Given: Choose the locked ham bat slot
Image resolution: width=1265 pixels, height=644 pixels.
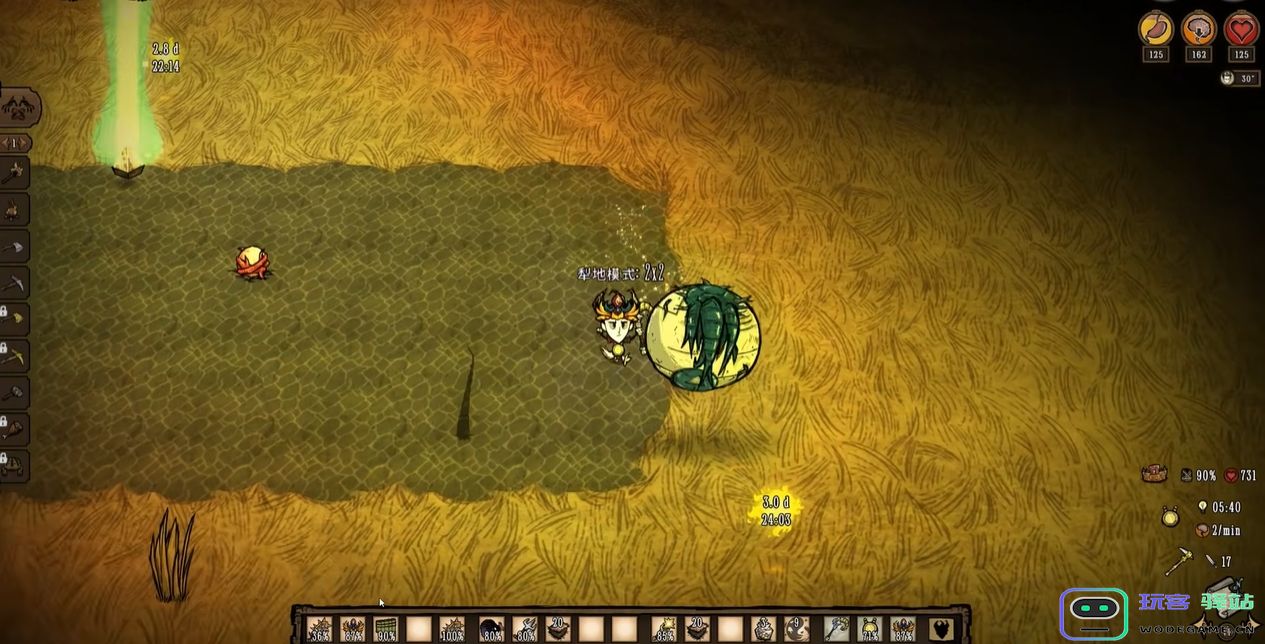Looking at the screenshot, I should [x=14, y=429].
